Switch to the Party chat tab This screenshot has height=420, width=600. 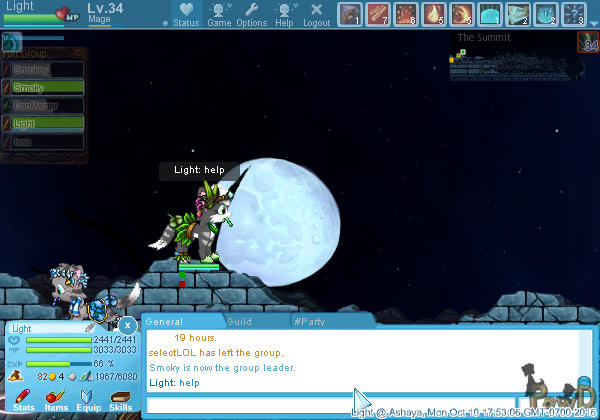pyautogui.click(x=310, y=322)
